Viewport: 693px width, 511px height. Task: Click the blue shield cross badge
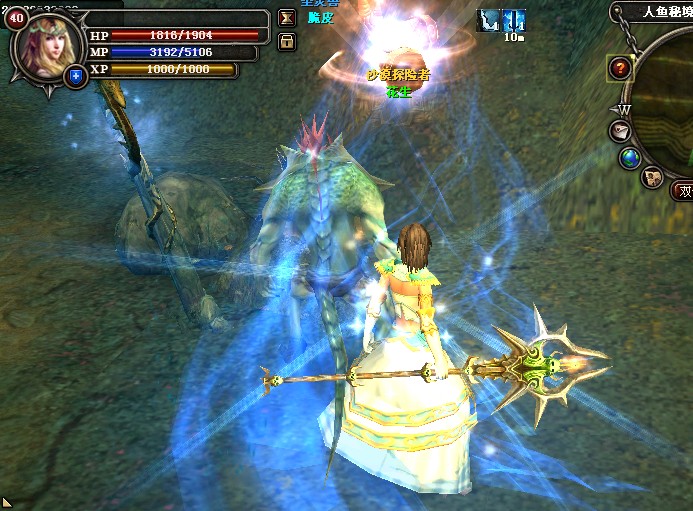click(75, 76)
